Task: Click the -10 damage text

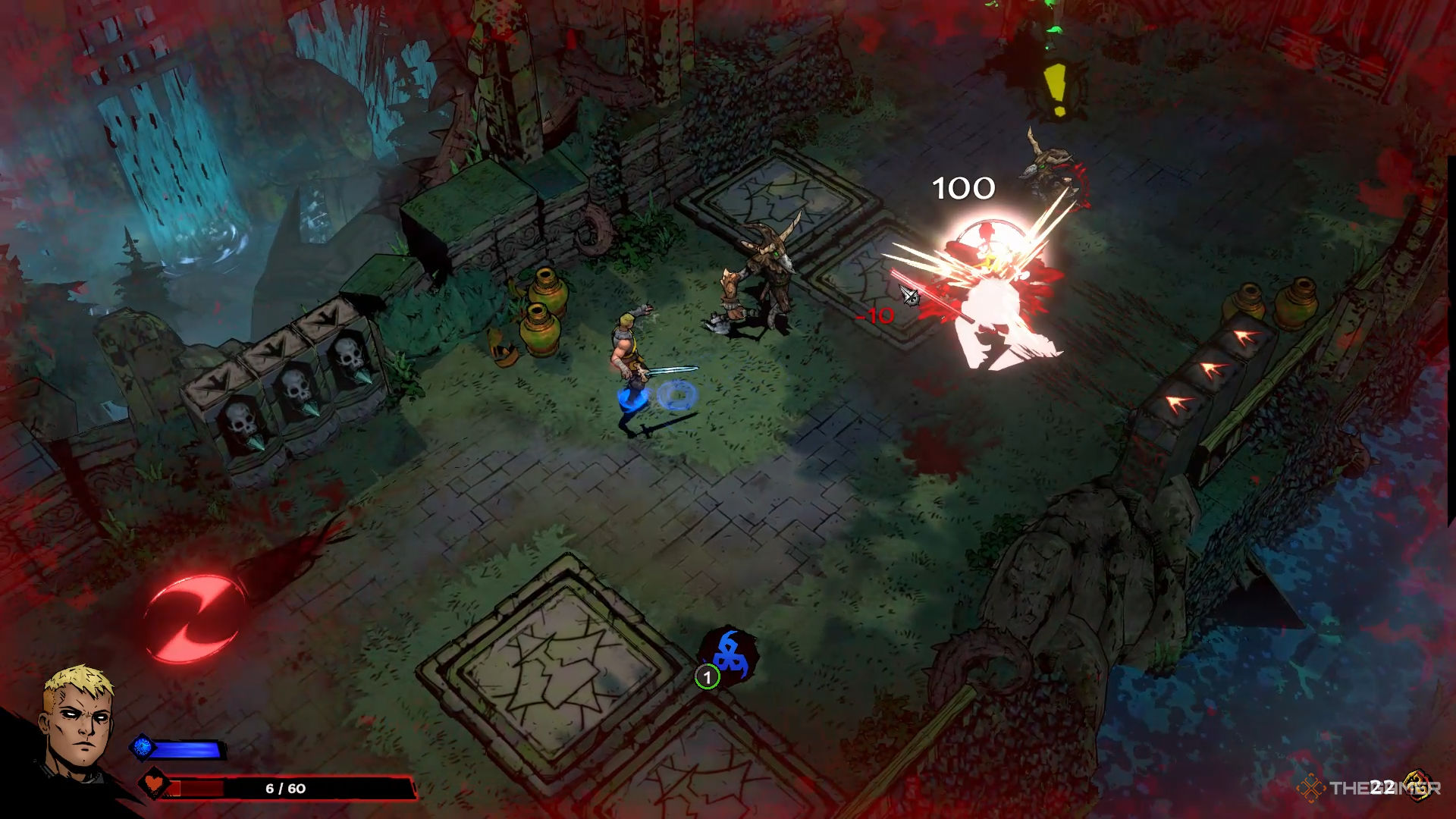Action: pos(877,317)
